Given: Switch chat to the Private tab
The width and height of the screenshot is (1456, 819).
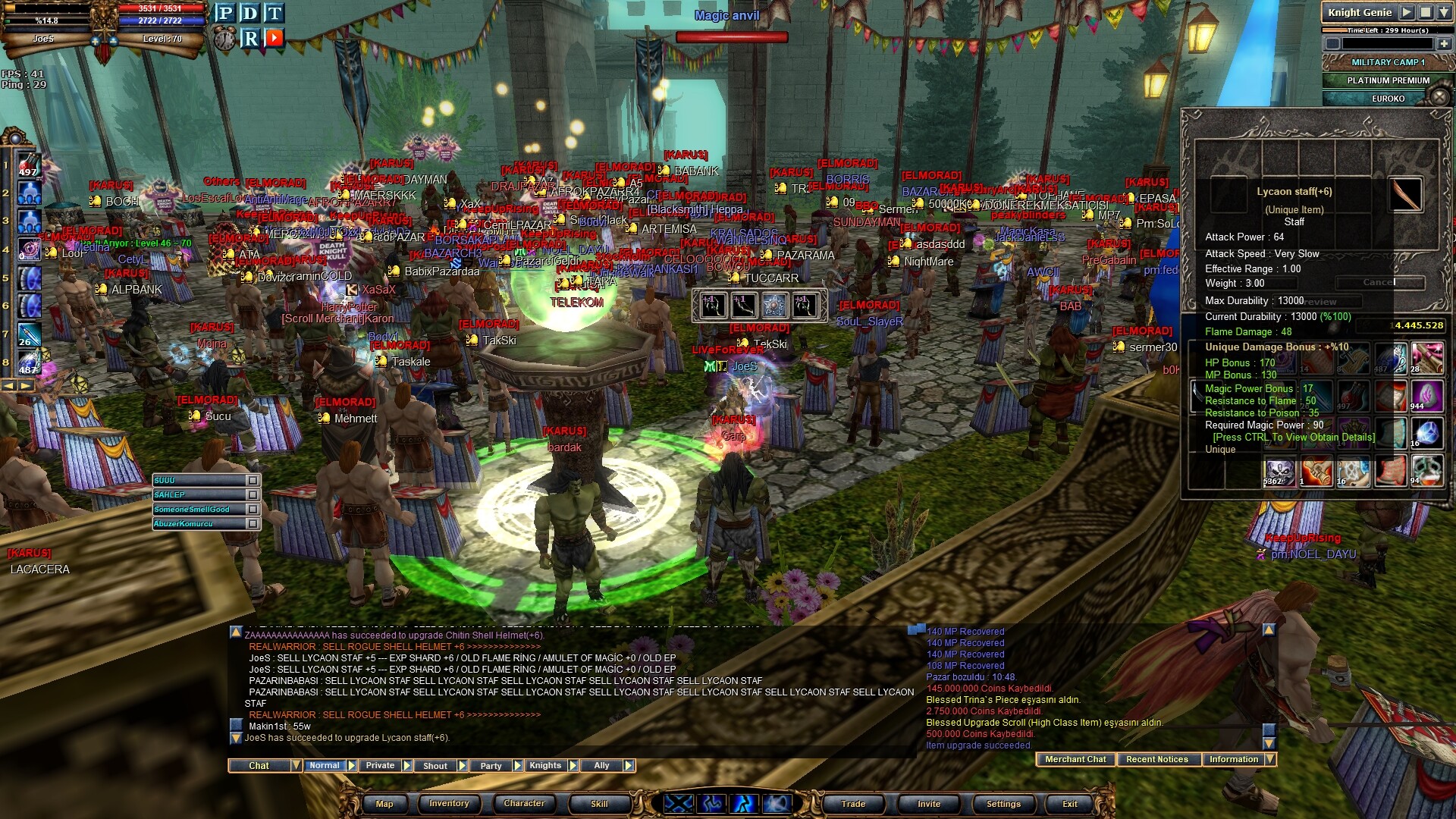Looking at the screenshot, I should point(380,766).
